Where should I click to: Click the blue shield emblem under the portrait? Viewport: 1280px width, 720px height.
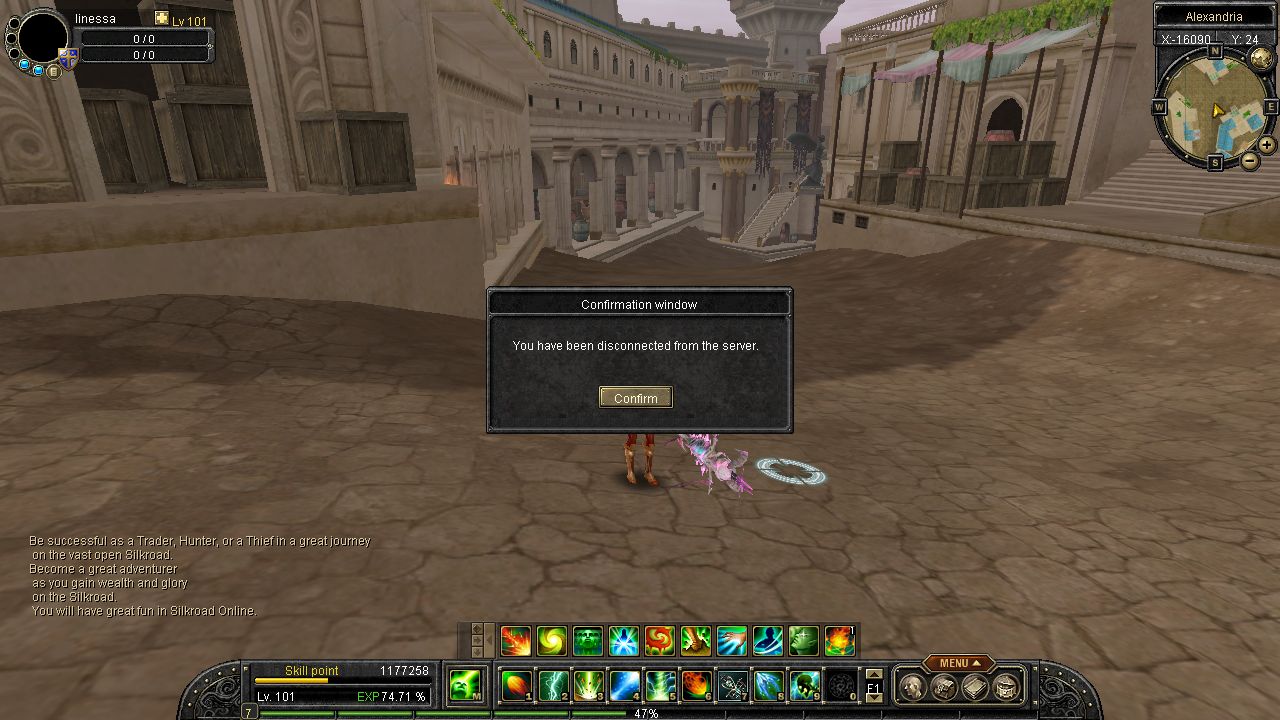coord(69,59)
